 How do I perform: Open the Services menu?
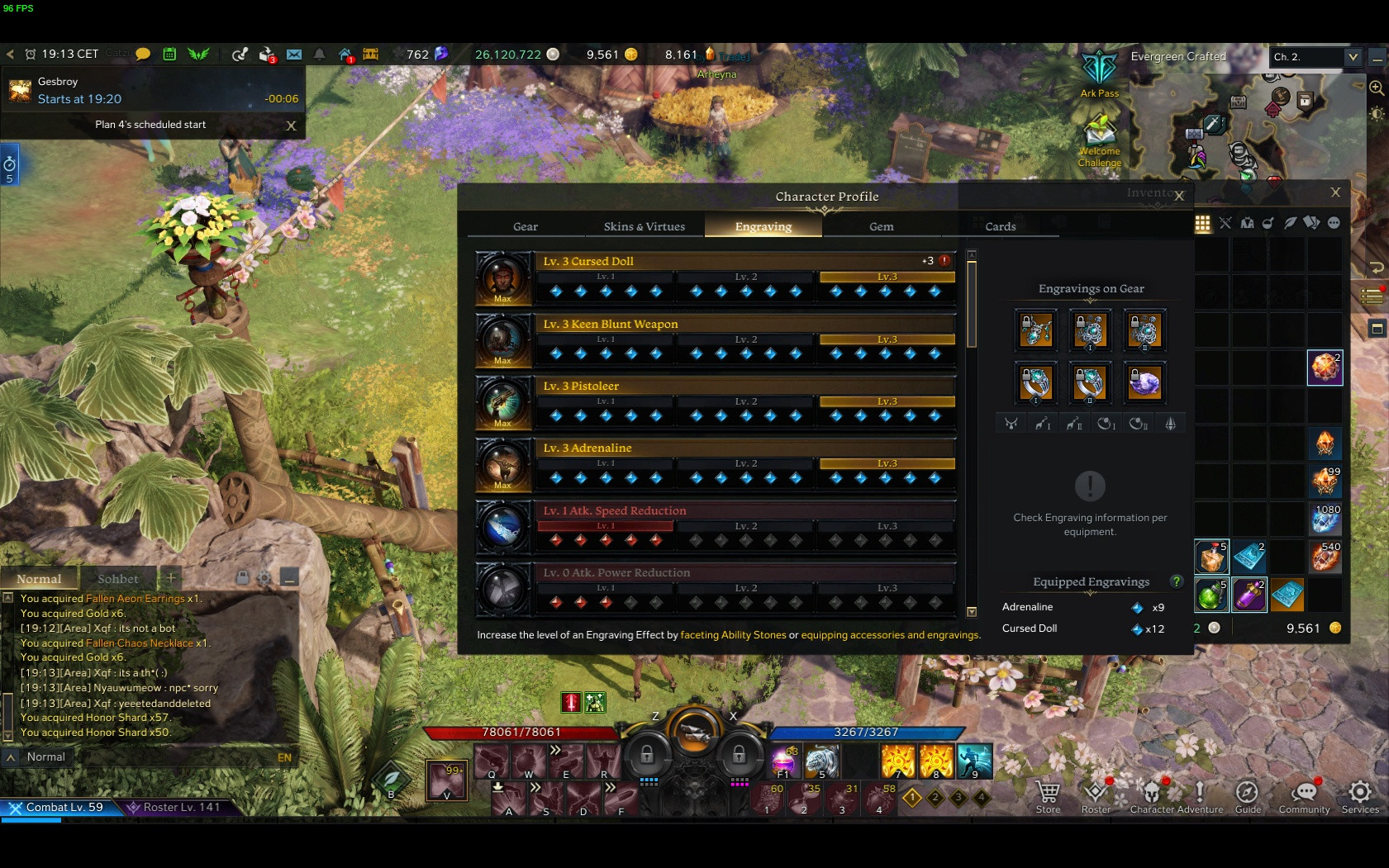1360,797
